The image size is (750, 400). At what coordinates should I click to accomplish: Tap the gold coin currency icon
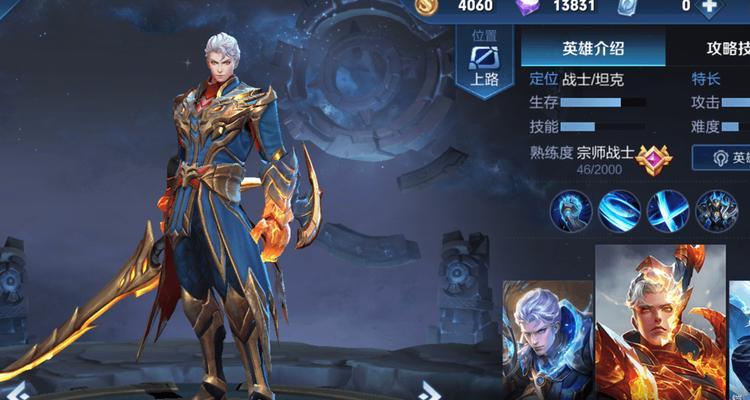427,6
